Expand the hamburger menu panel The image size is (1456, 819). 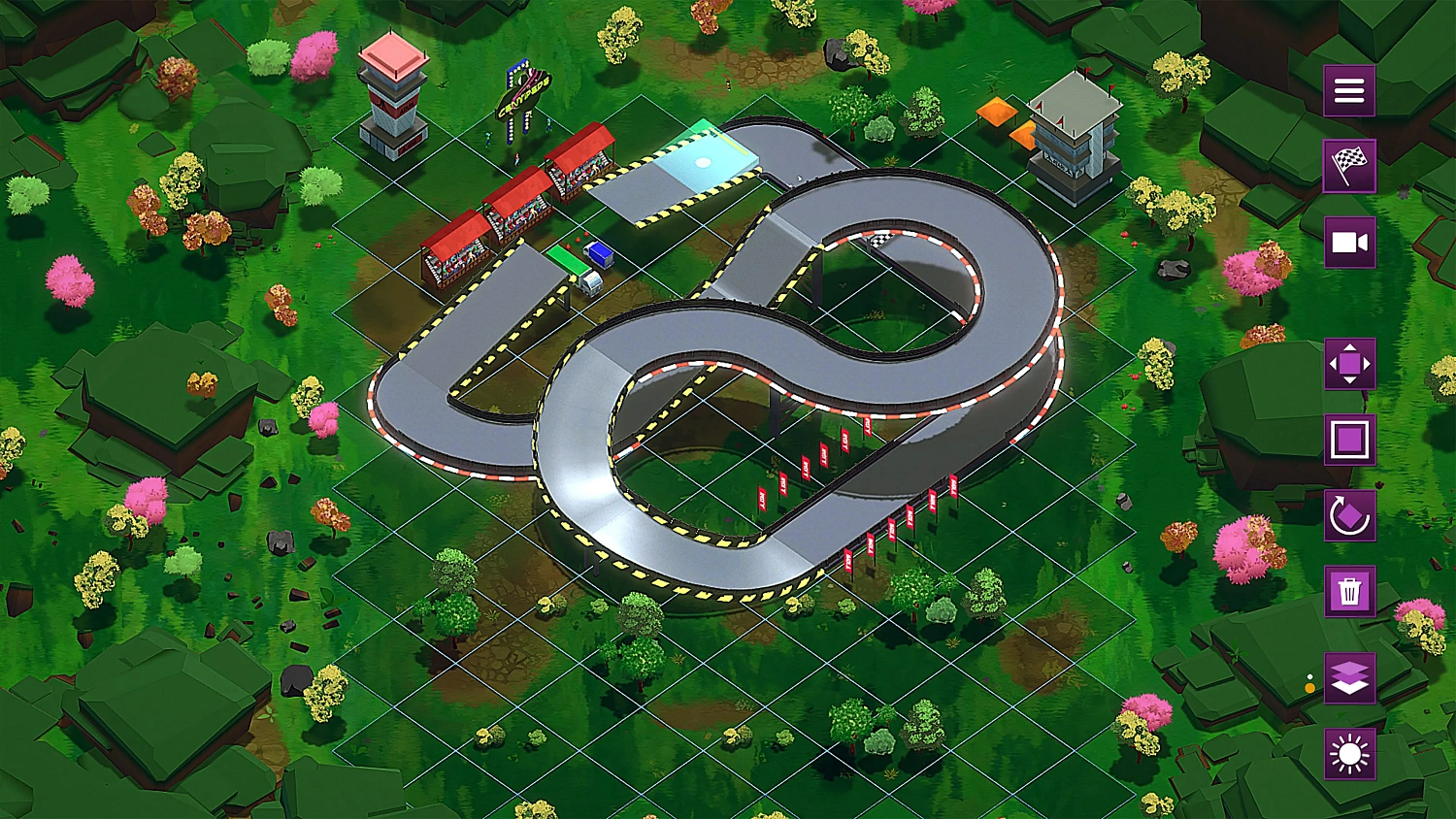pyautogui.click(x=1349, y=89)
